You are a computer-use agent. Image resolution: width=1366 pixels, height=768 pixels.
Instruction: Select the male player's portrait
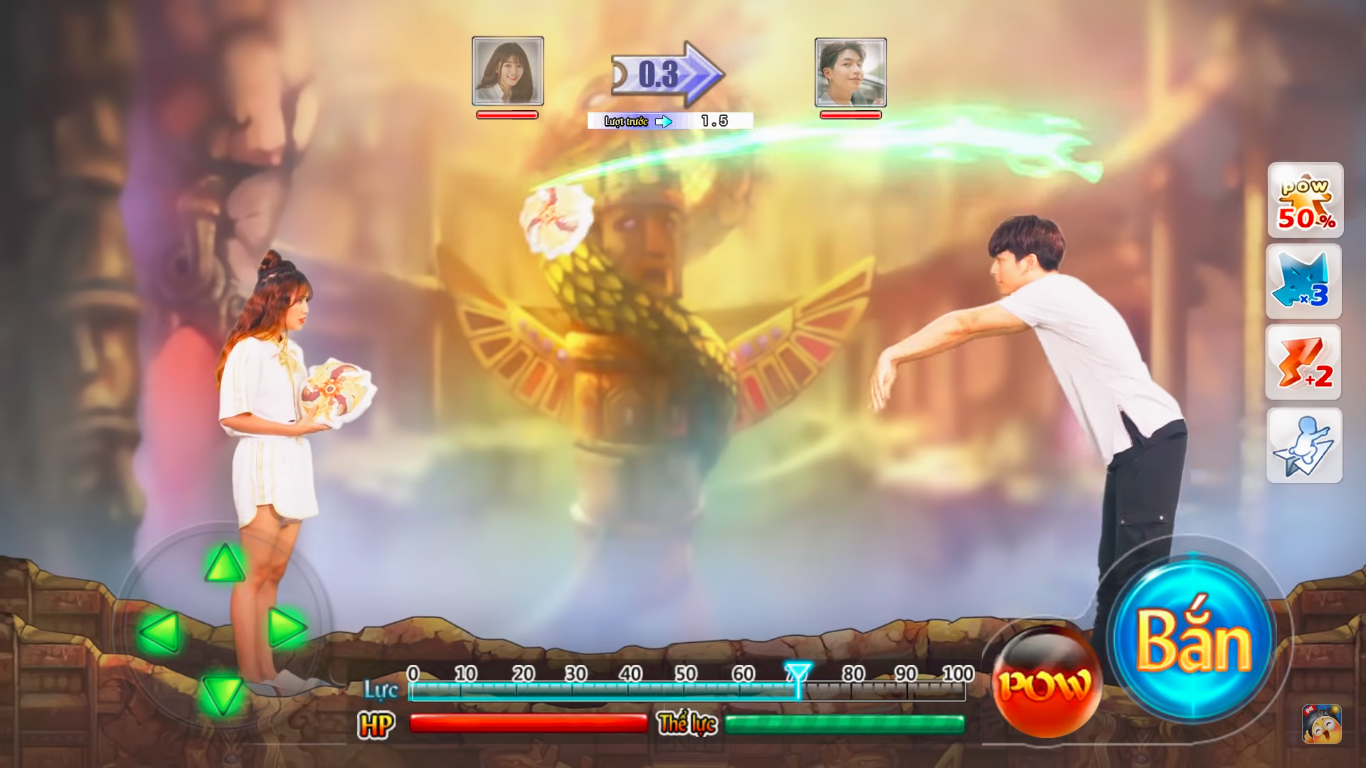[850, 72]
